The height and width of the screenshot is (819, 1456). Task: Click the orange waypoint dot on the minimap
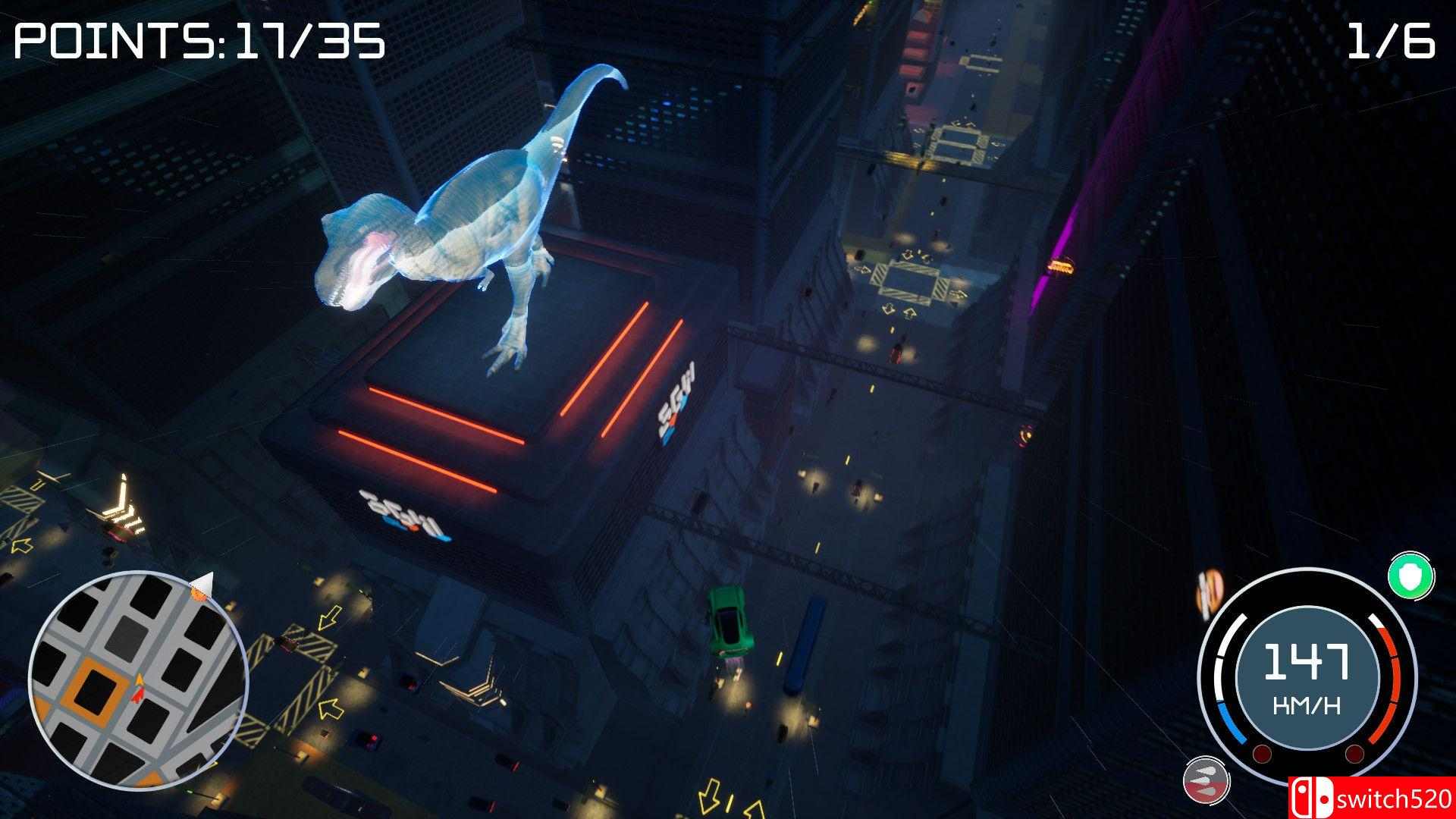click(199, 593)
